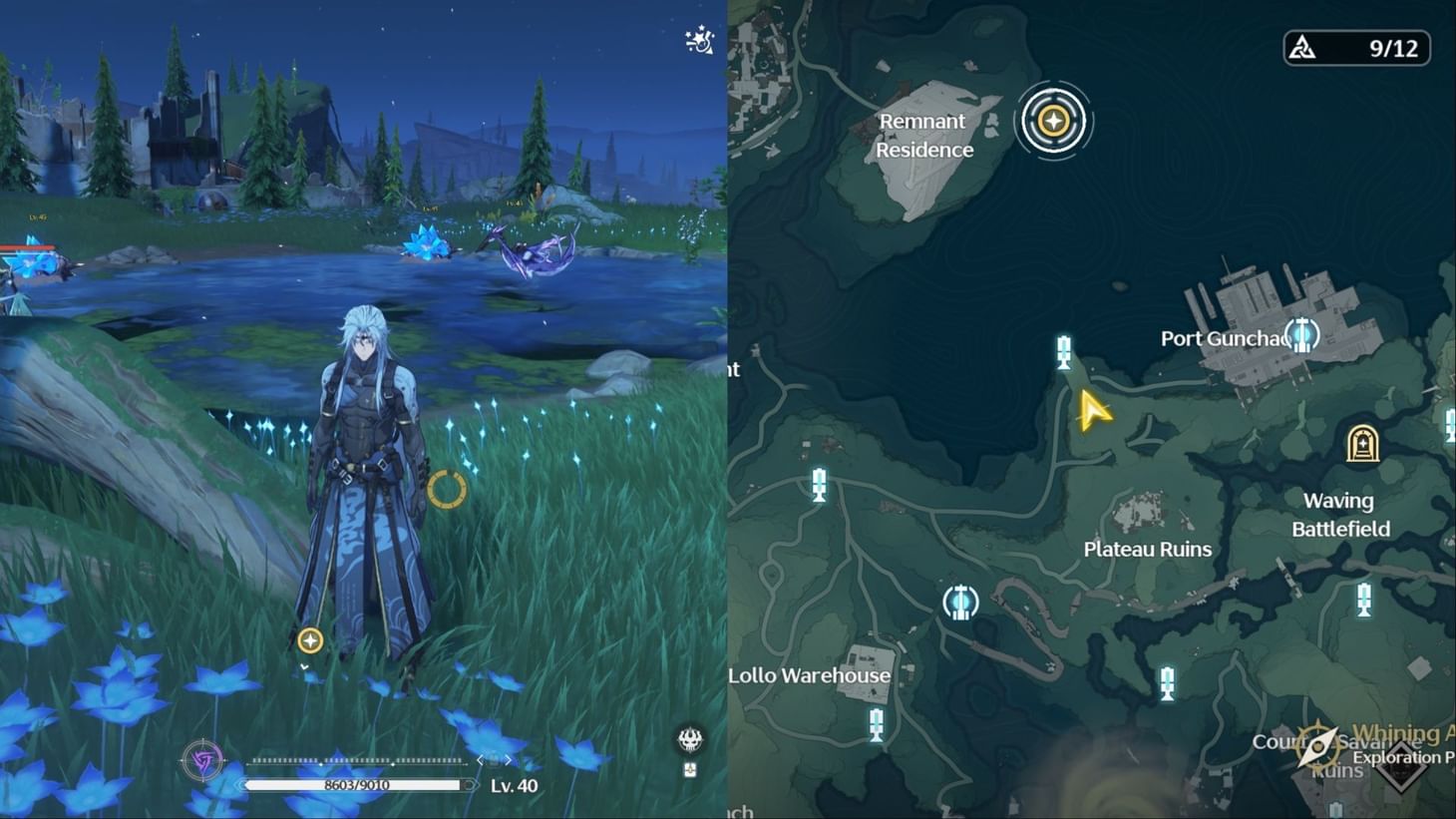Image resolution: width=1456 pixels, height=819 pixels.
Task: Toggle the glowing sparkle marker at character's feet
Action: pyautogui.click(x=309, y=640)
